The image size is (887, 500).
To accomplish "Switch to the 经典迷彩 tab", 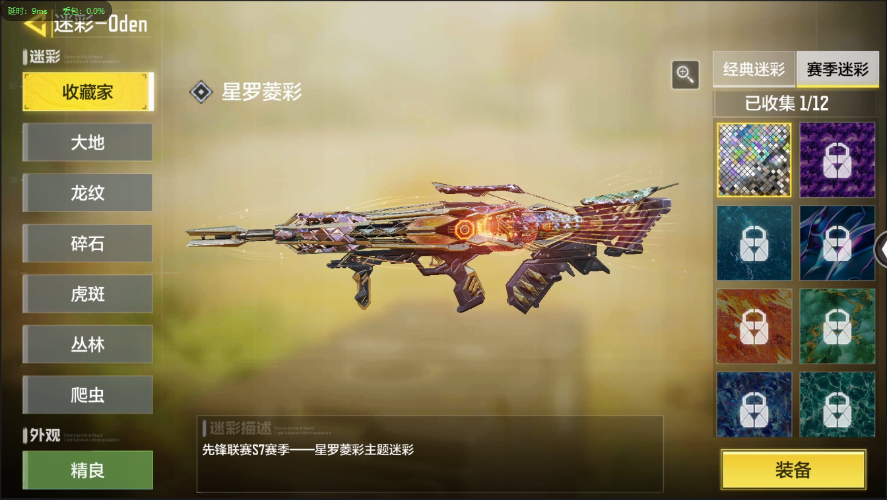I will tap(754, 70).
